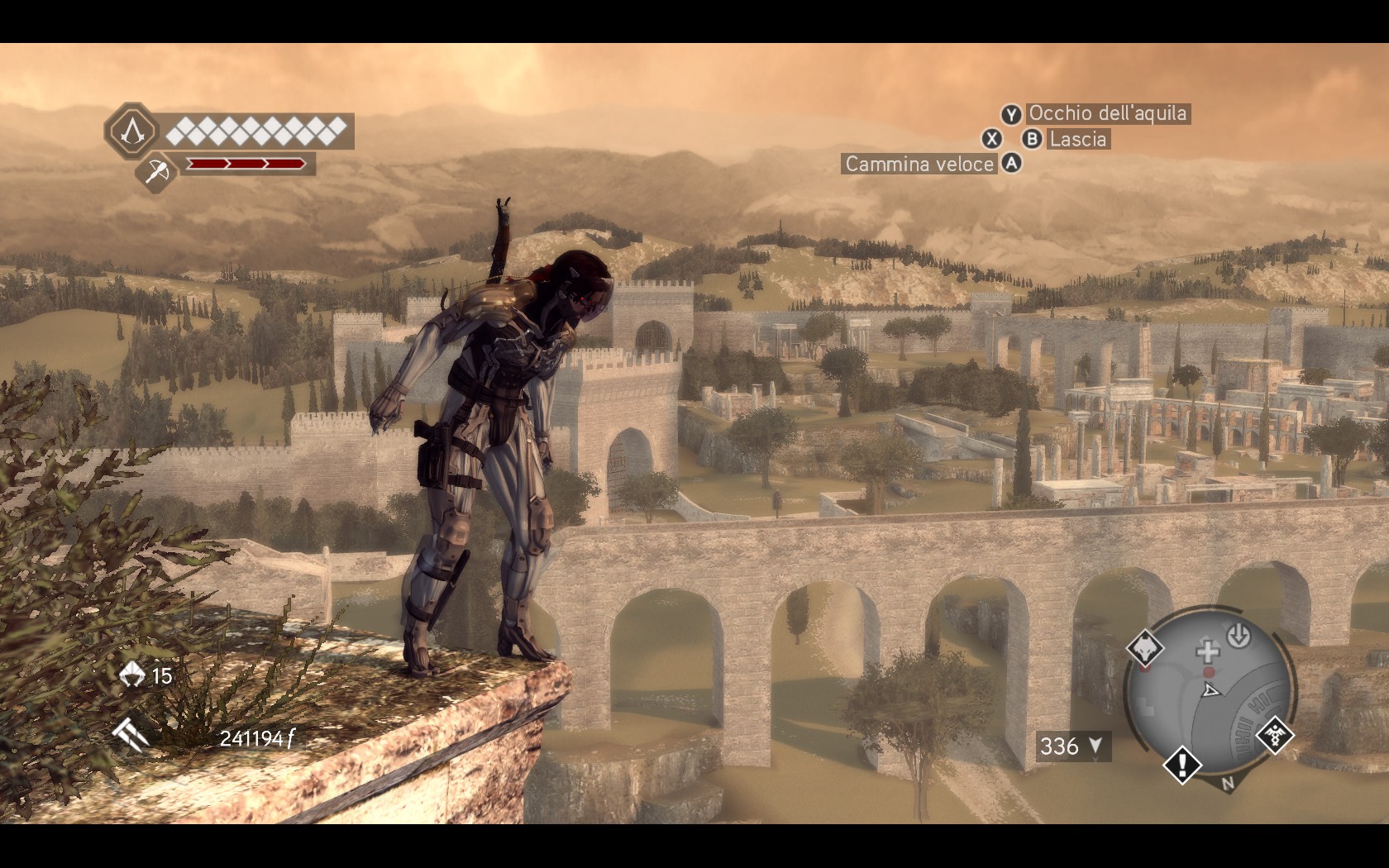Click the assassin recruits hood icon
1389x868 pixels.
coord(132,675)
